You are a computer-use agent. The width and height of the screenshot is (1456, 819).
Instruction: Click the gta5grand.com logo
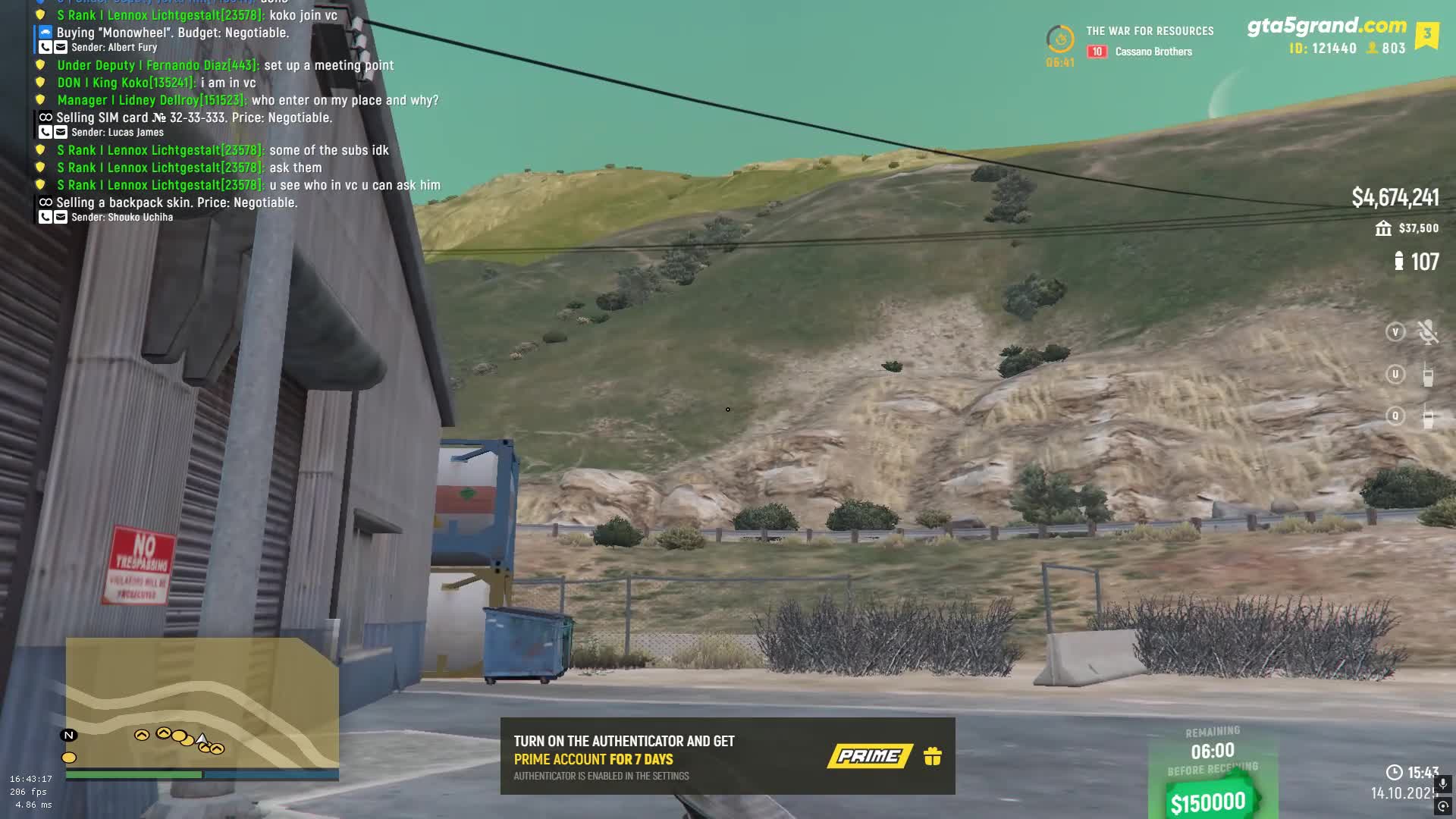[x=1326, y=26]
